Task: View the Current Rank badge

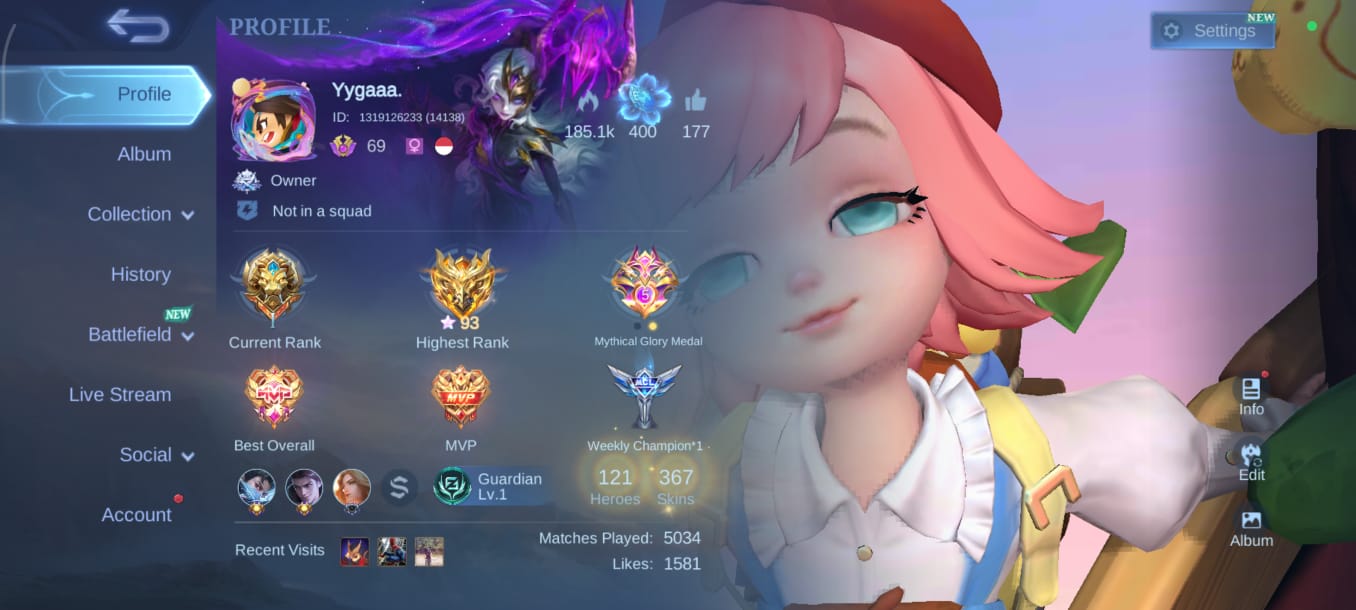Action: pos(274,286)
